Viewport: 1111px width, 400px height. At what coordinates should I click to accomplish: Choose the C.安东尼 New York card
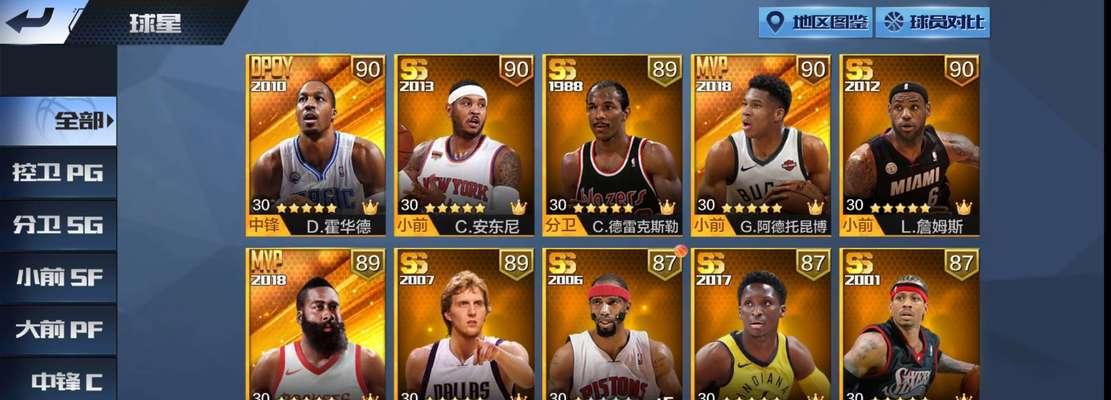464,145
